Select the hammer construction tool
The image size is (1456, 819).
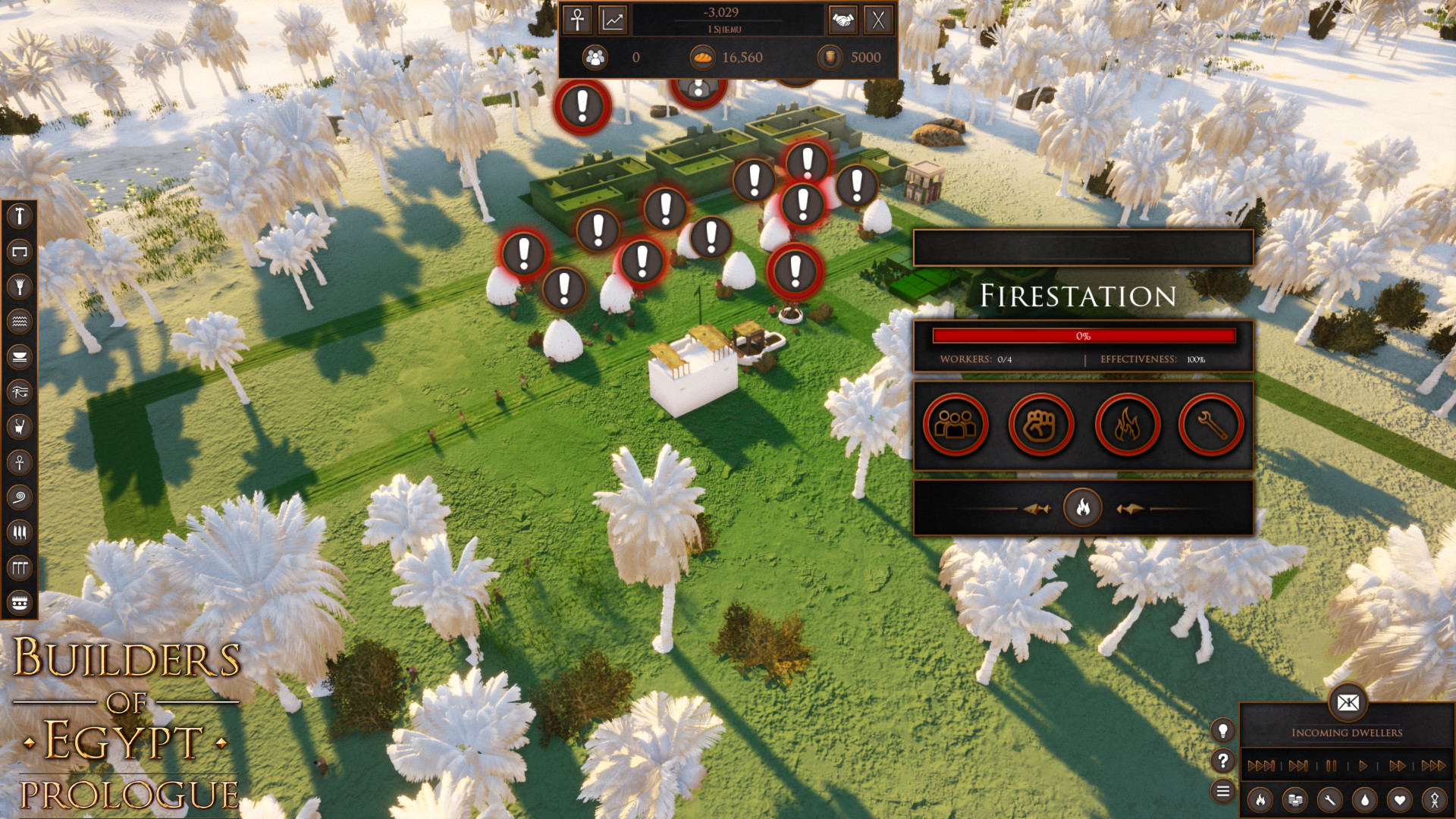pos(20,215)
